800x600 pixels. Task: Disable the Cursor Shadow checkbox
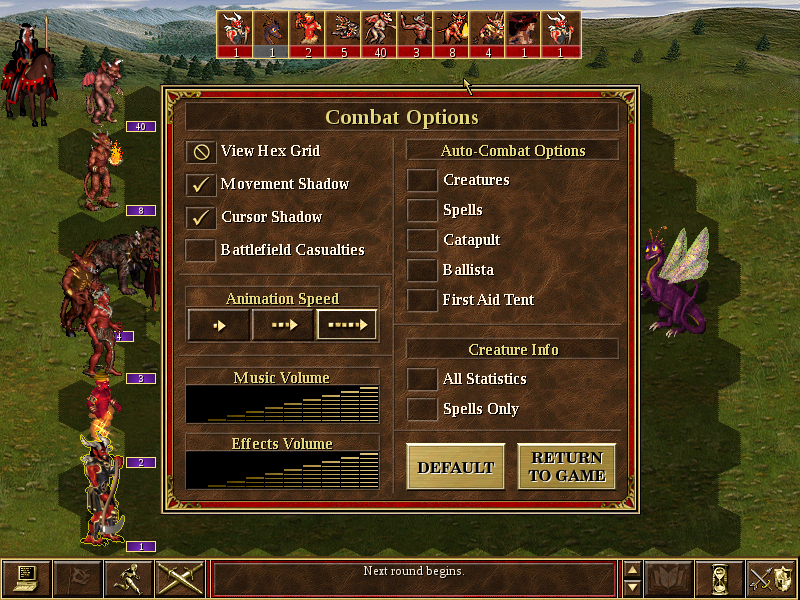[202, 218]
